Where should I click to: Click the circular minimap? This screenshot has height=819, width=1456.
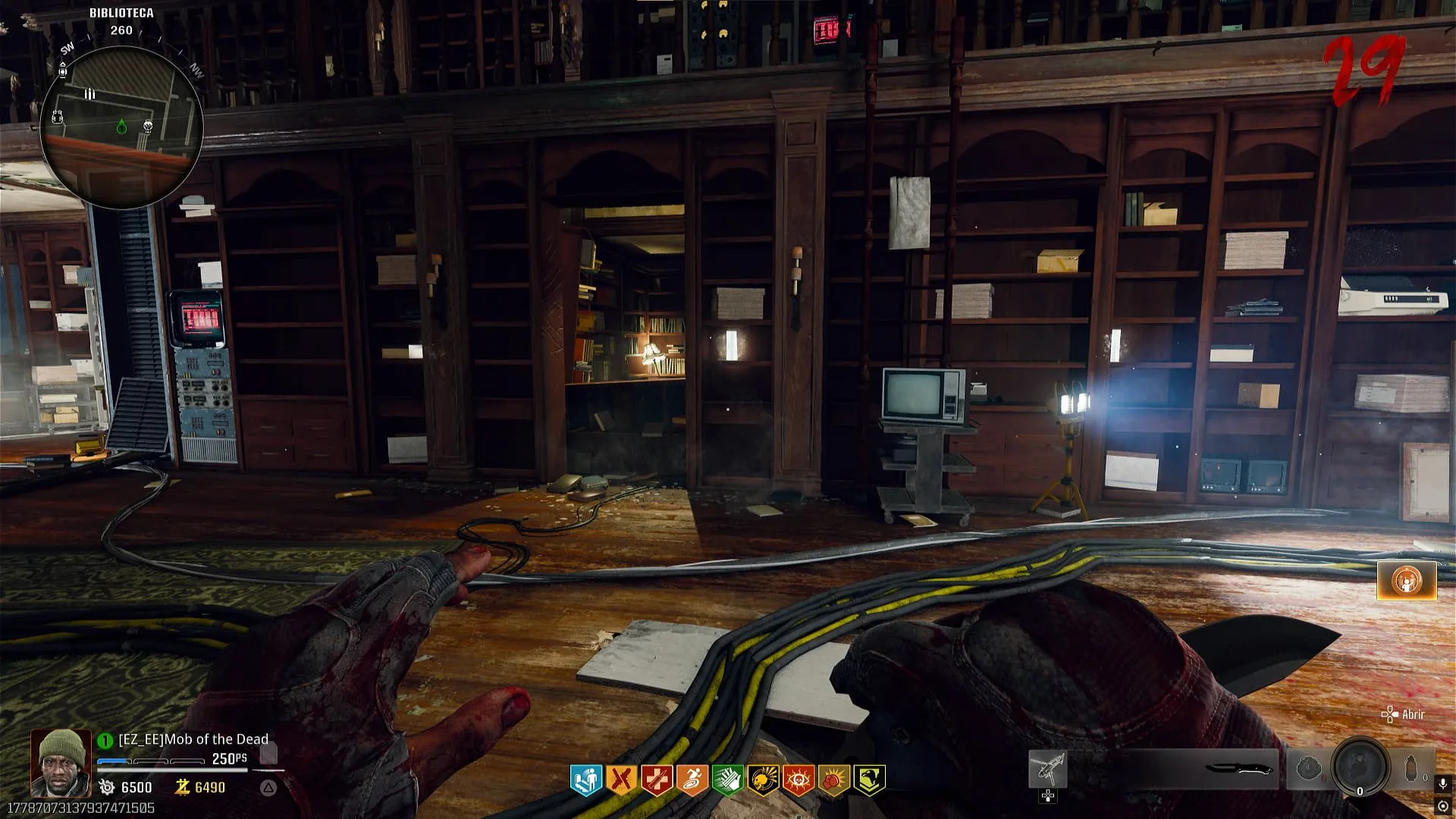(x=121, y=127)
